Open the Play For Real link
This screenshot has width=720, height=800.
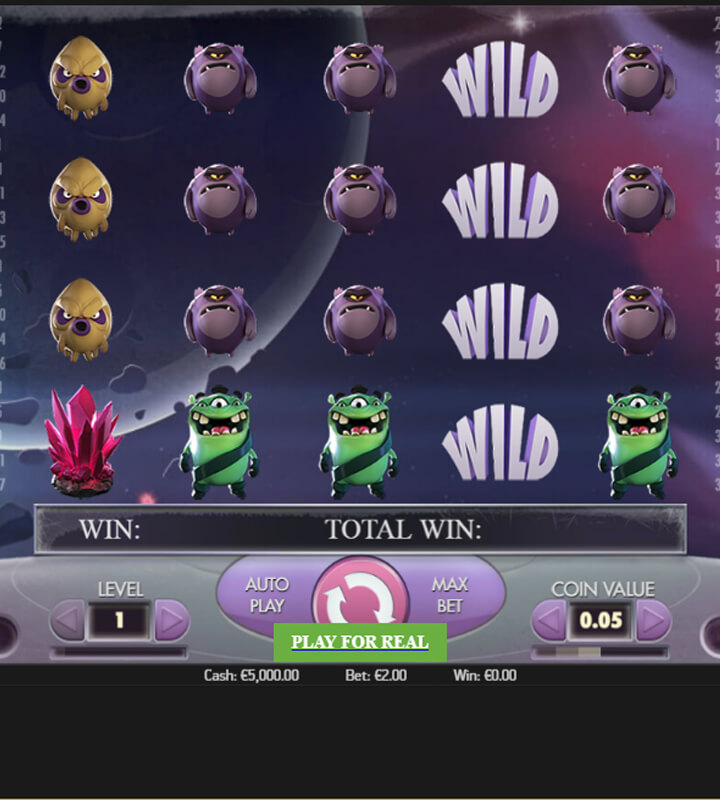pos(360,642)
